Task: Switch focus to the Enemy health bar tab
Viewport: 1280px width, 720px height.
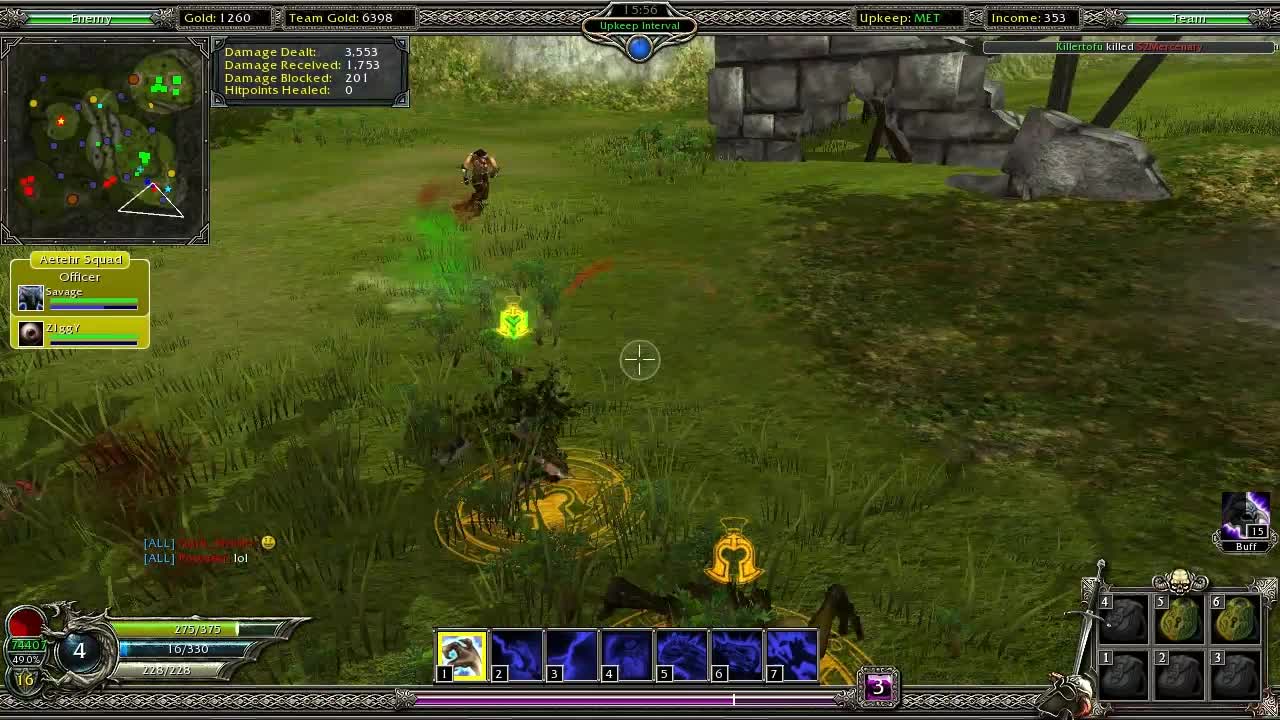Action: (x=90, y=17)
